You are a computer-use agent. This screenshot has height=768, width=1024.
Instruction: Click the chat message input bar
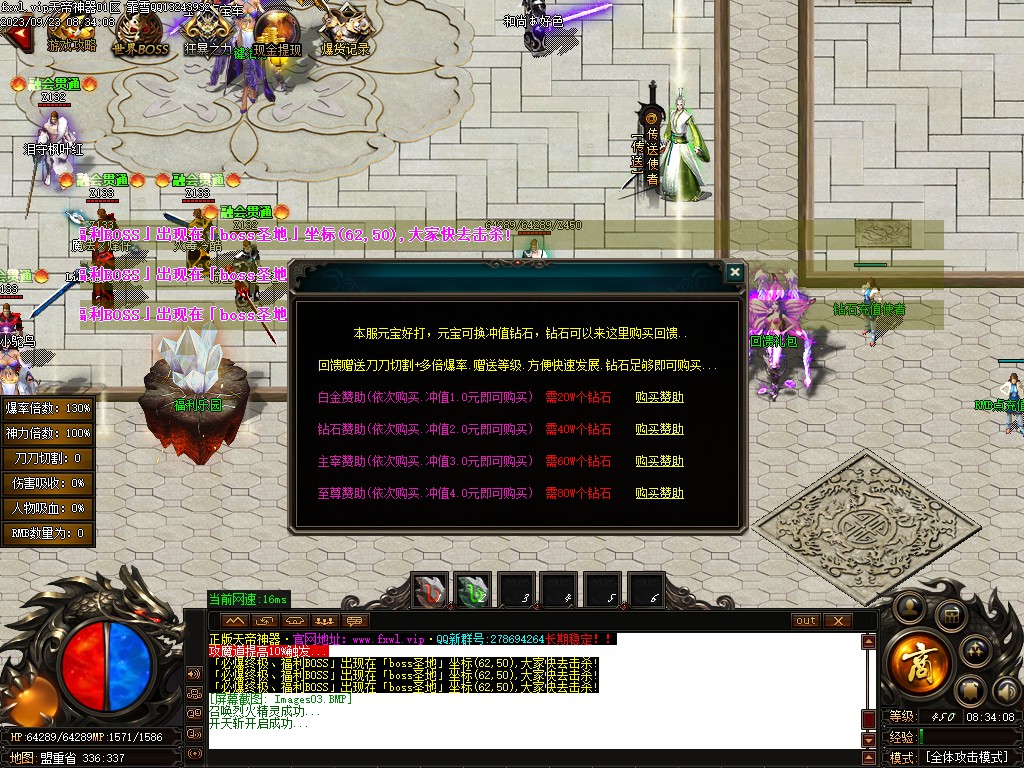click(x=530, y=757)
